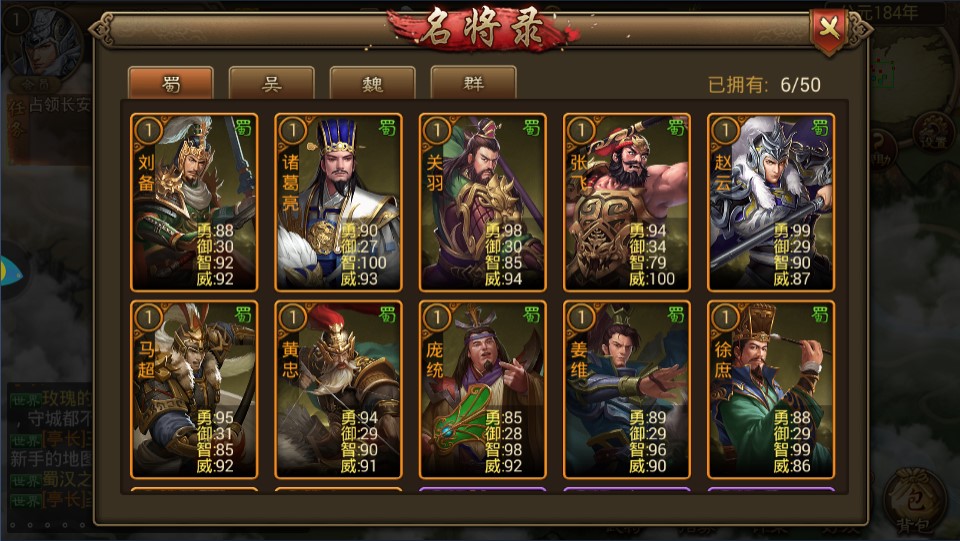View the 姜维 general card
The height and width of the screenshot is (541, 960).
[x=626, y=390]
